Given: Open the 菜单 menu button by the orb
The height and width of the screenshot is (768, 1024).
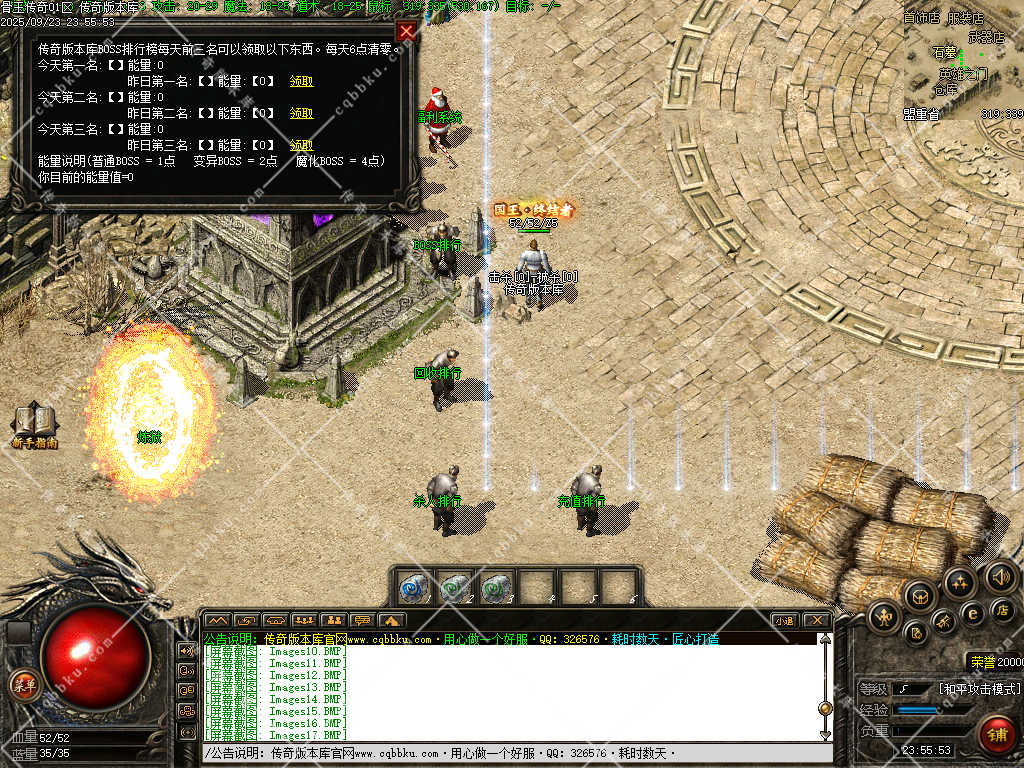Looking at the screenshot, I should pyautogui.click(x=22, y=685).
